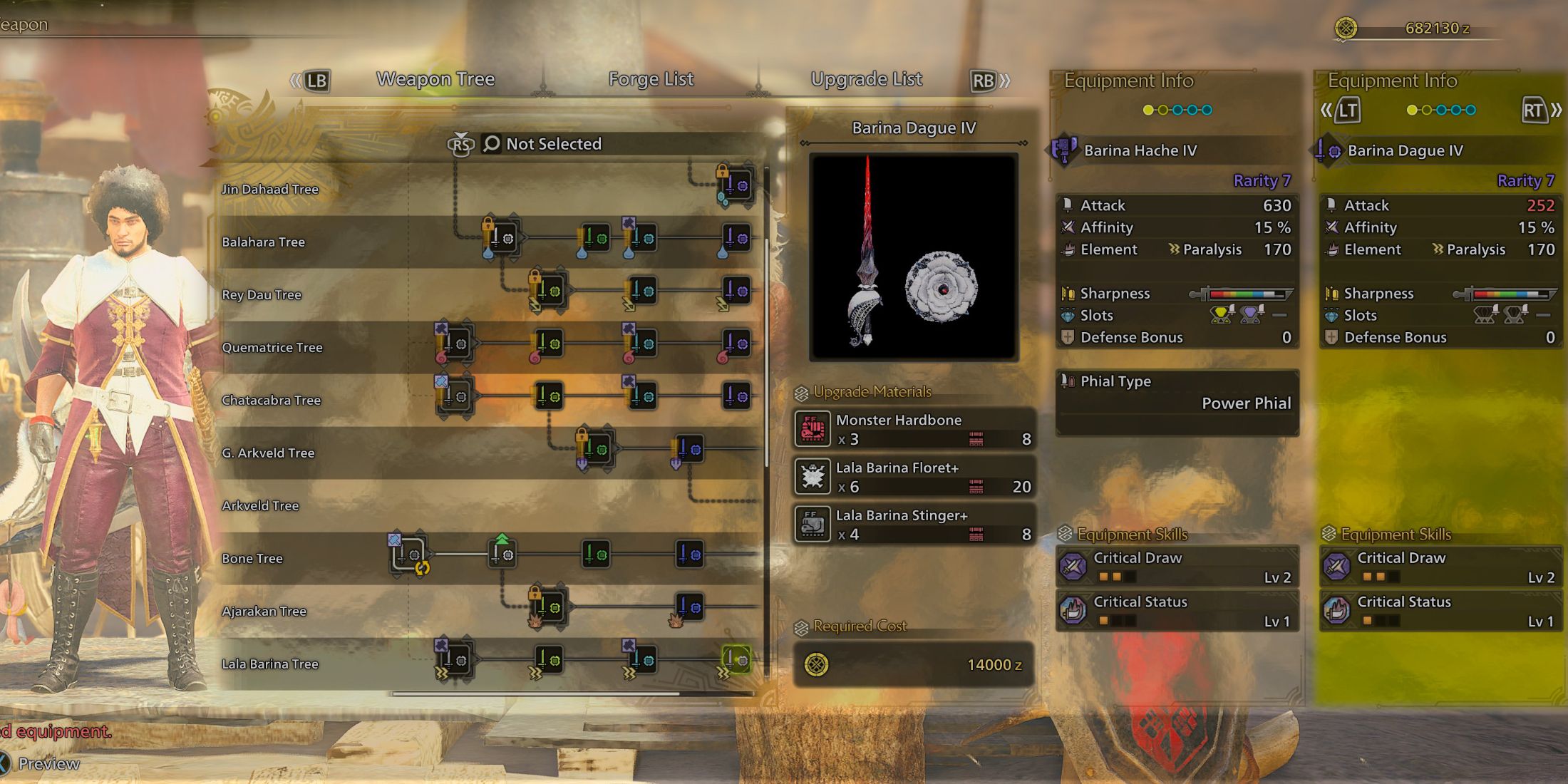Select the Lala Barina Floret+ material
The image size is (1568, 784).
914,477
